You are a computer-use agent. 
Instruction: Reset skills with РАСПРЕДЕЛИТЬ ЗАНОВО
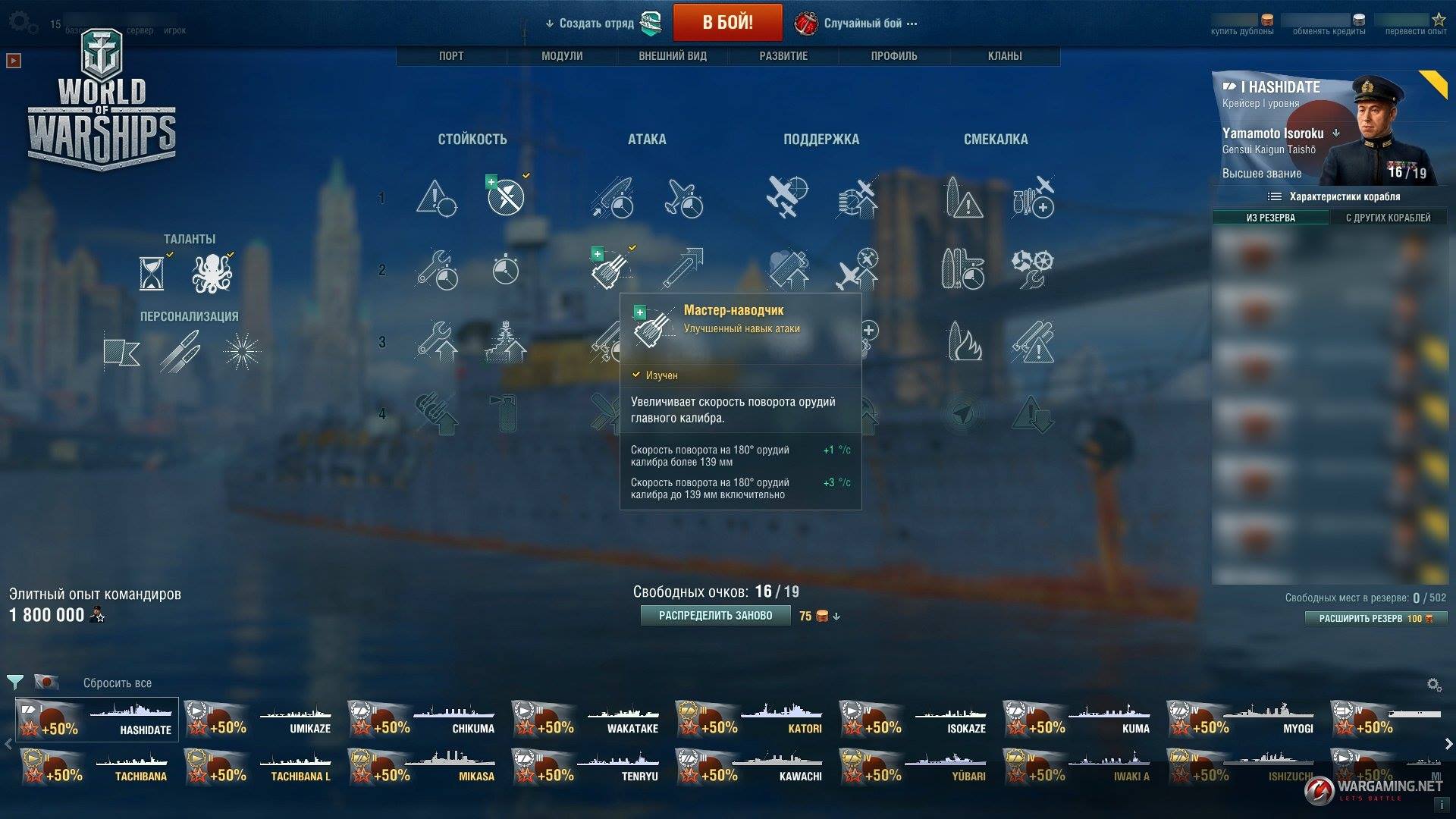point(715,616)
